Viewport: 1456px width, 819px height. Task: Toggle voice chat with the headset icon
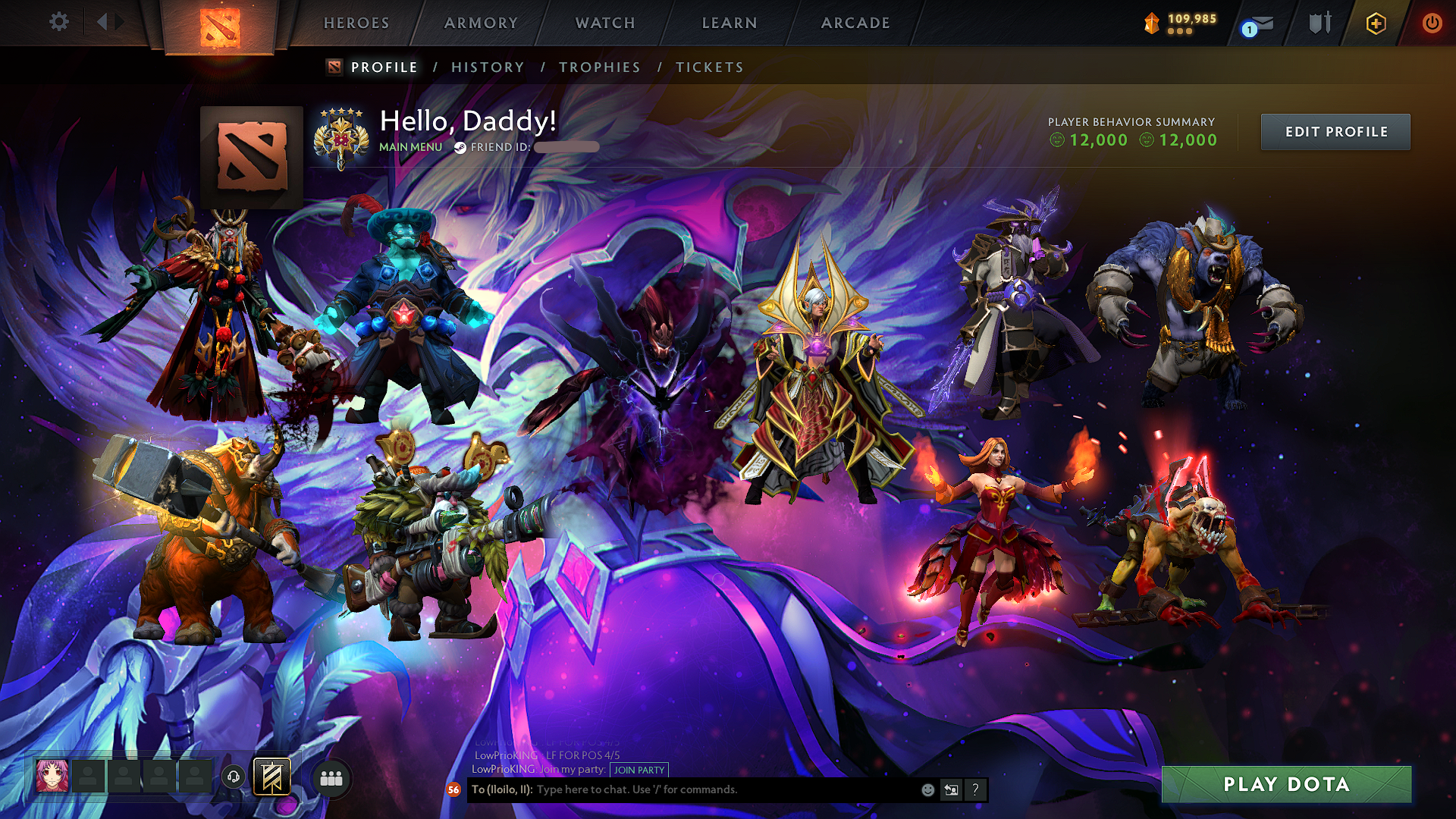pos(232,776)
